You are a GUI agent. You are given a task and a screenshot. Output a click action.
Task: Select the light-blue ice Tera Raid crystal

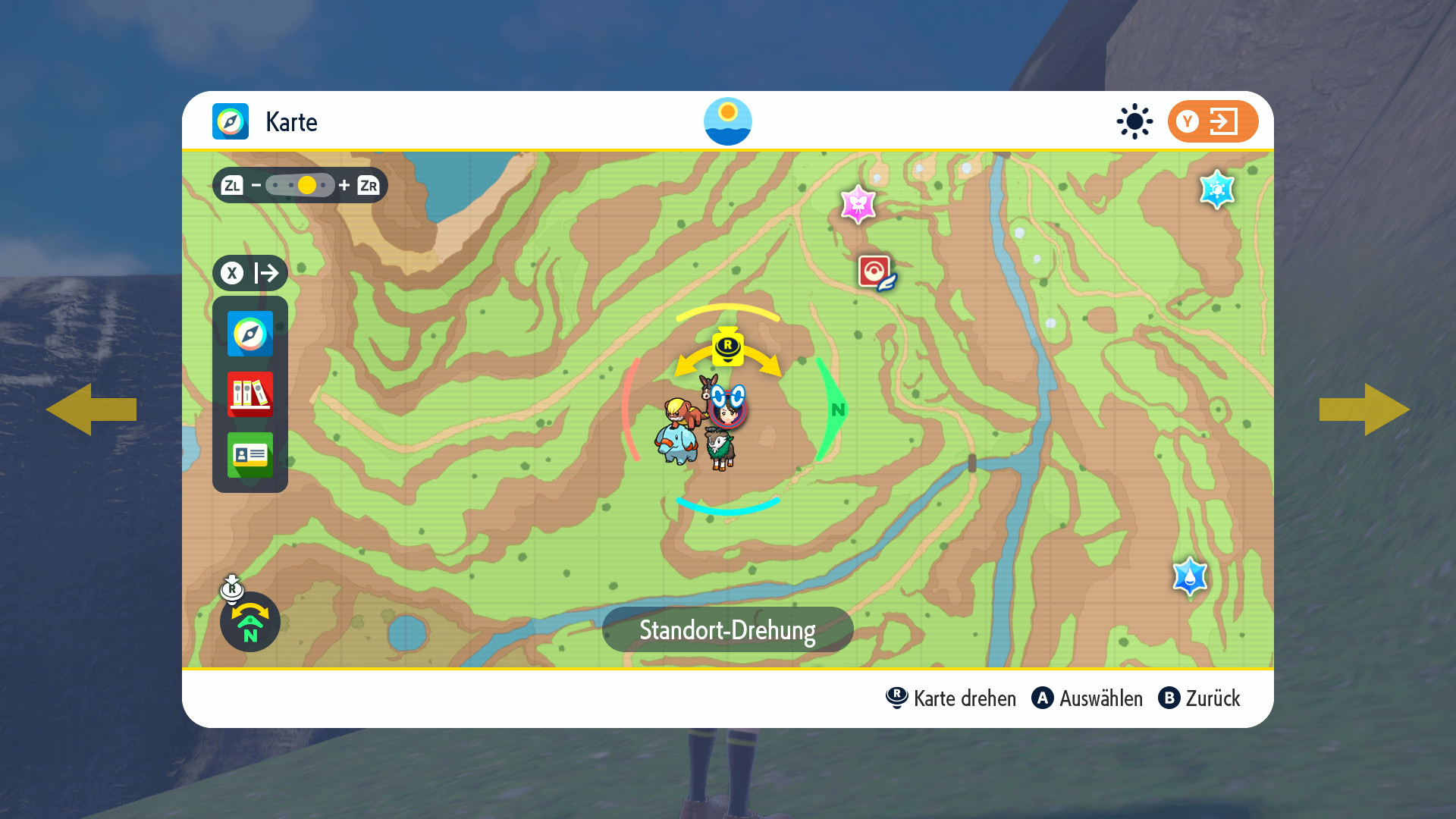pyautogui.click(x=1217, y=190)
